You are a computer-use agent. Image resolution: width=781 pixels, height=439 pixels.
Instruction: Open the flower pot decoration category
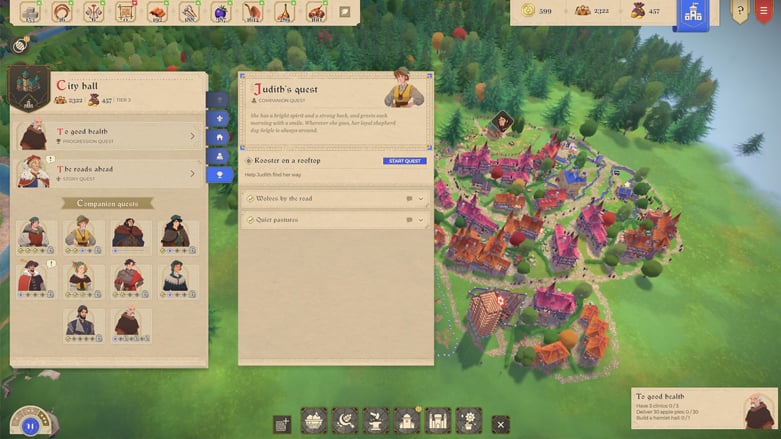pos(468,421)
